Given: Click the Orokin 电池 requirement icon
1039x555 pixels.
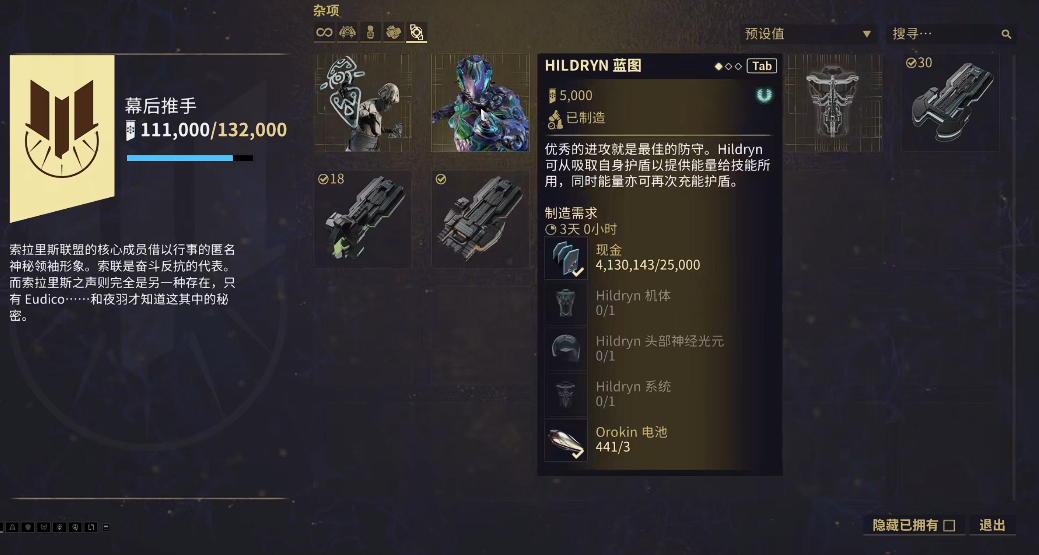Looking at the screenshot, I should click(565, 440).
